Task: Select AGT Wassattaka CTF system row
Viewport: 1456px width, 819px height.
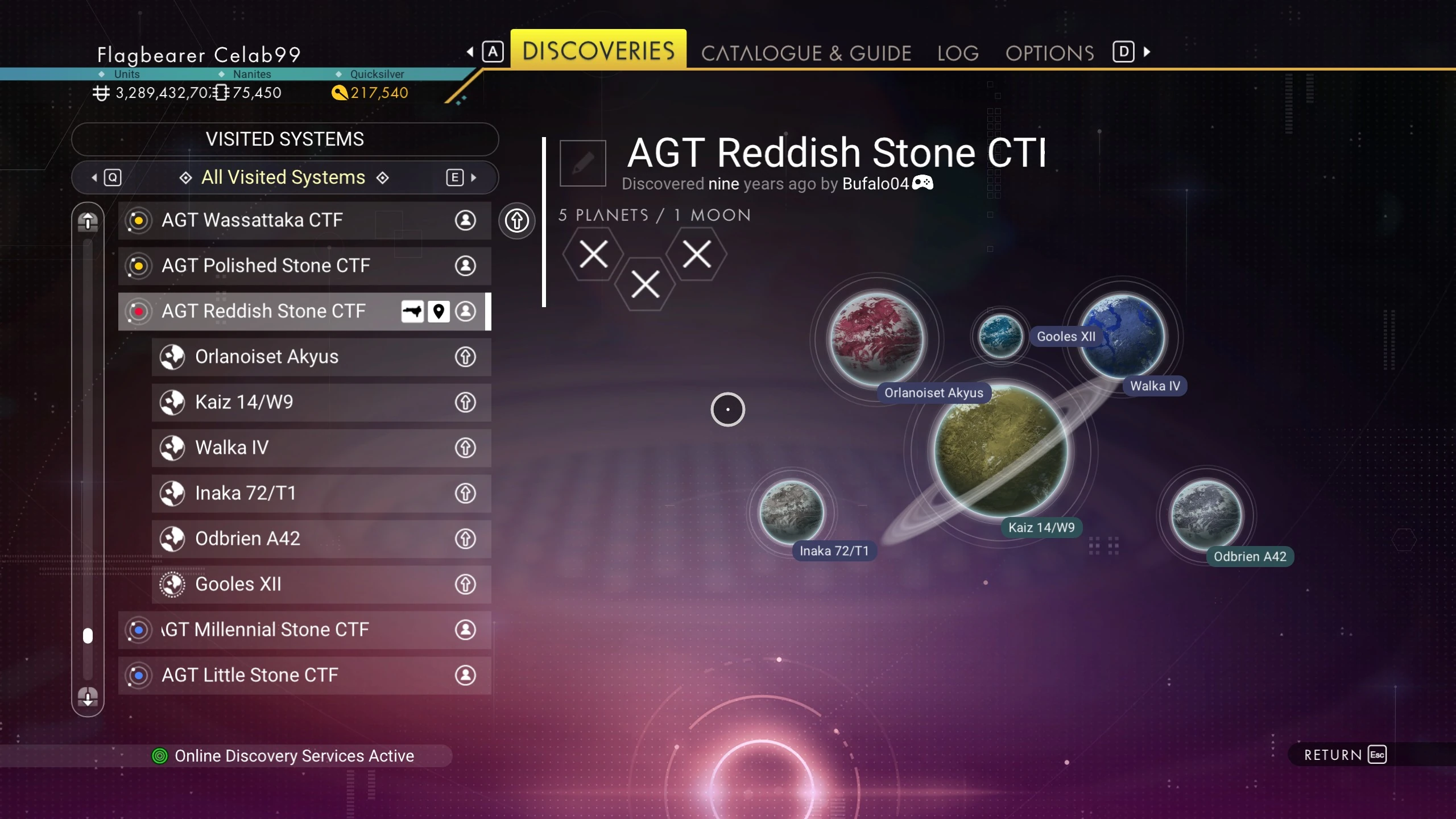Action: [x=304, y=220]
